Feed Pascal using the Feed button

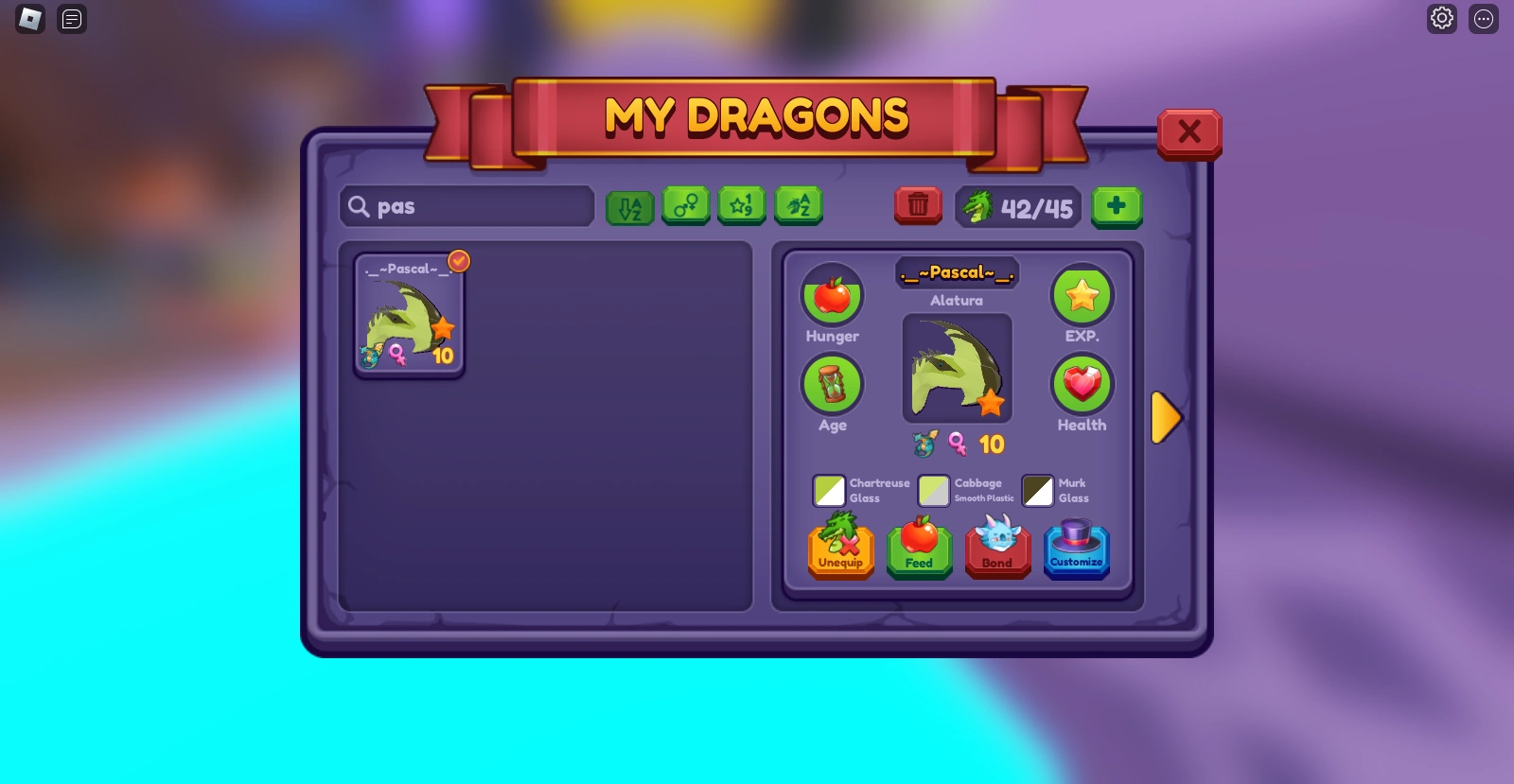[919, 549]
